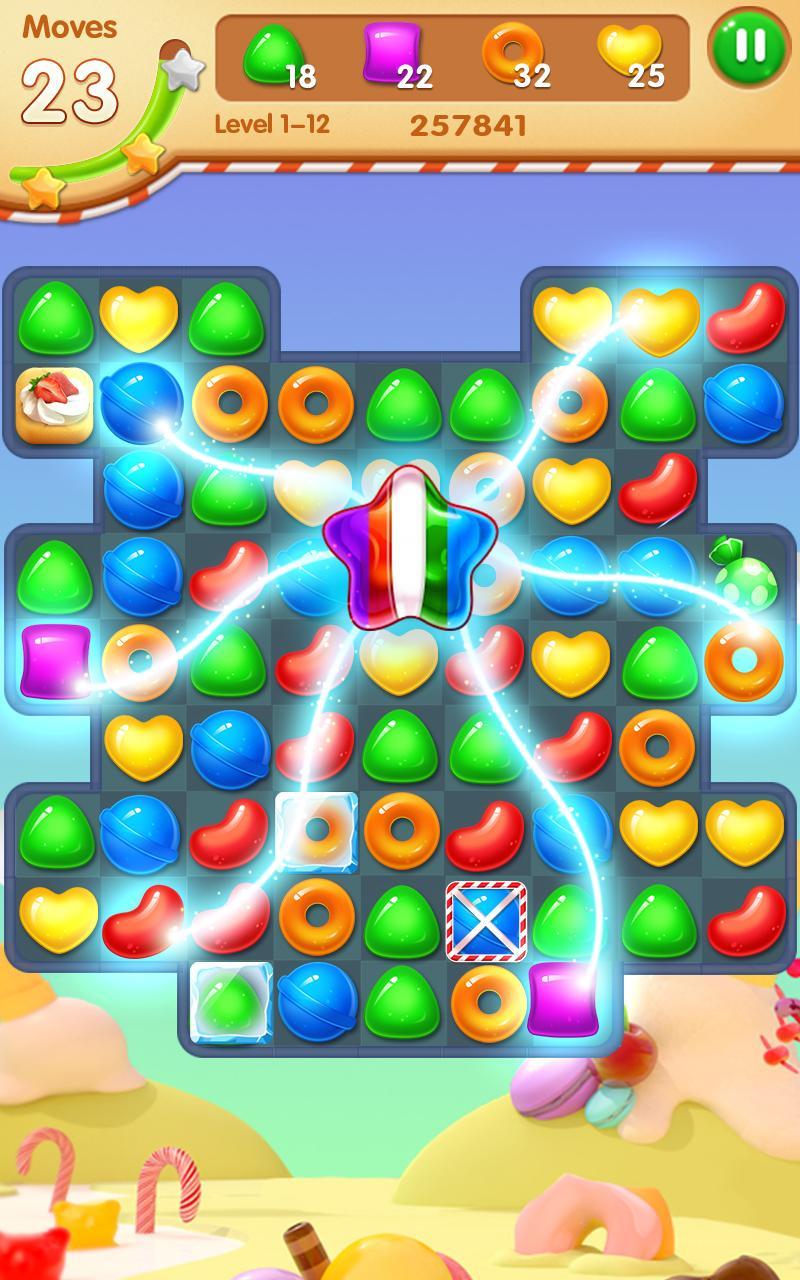Screen dimensions: 800x1280
Task: Click the blue candy-striped crate tile
Action: (486, 919)
